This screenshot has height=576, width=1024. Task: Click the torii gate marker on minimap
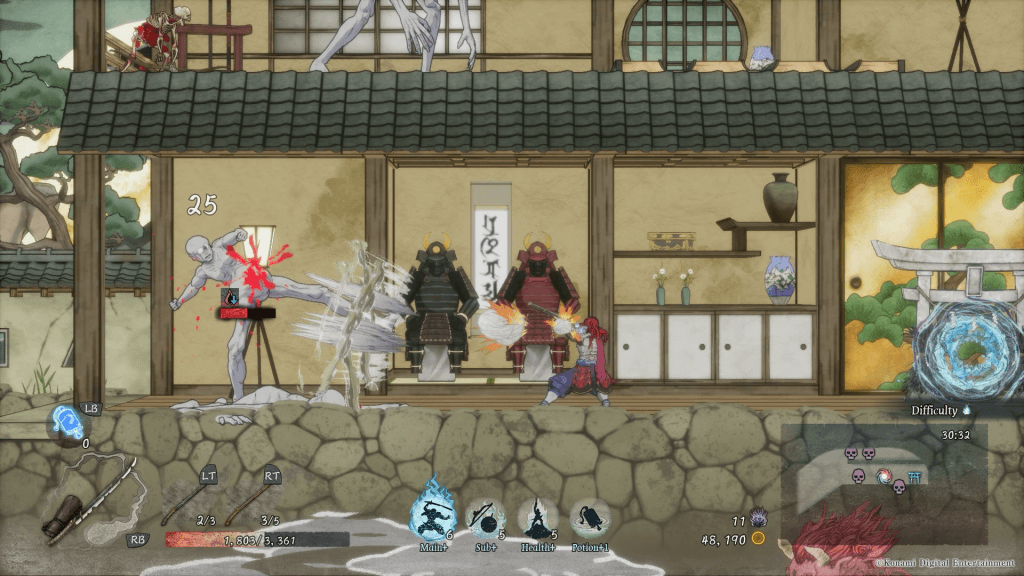[914, 477]
